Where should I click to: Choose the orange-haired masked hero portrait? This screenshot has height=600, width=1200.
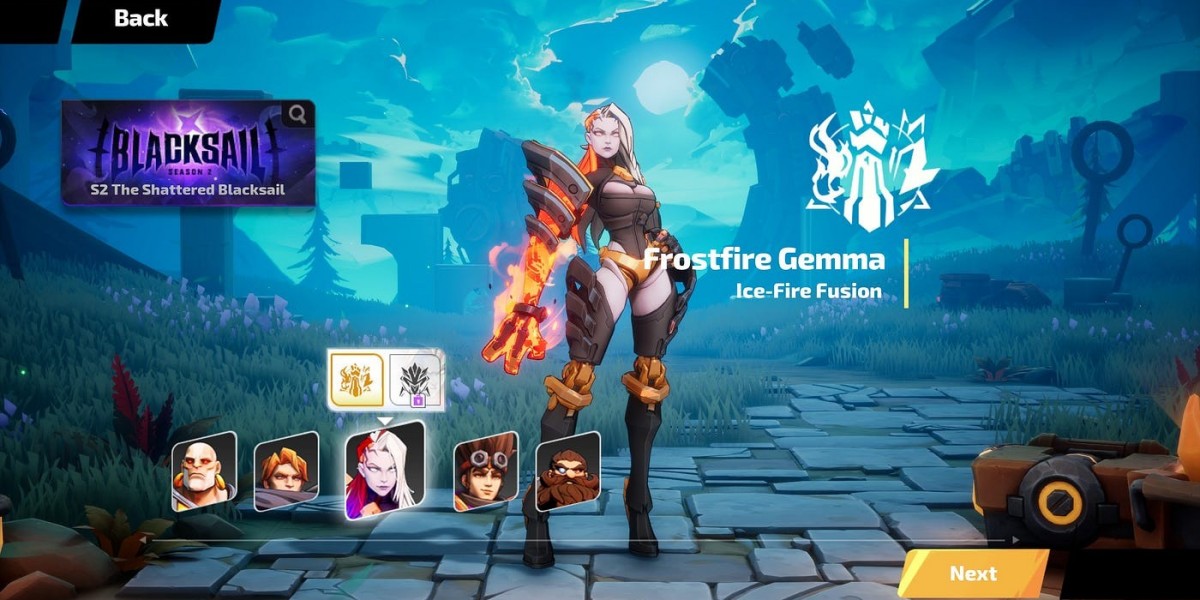tap(285, 471)
